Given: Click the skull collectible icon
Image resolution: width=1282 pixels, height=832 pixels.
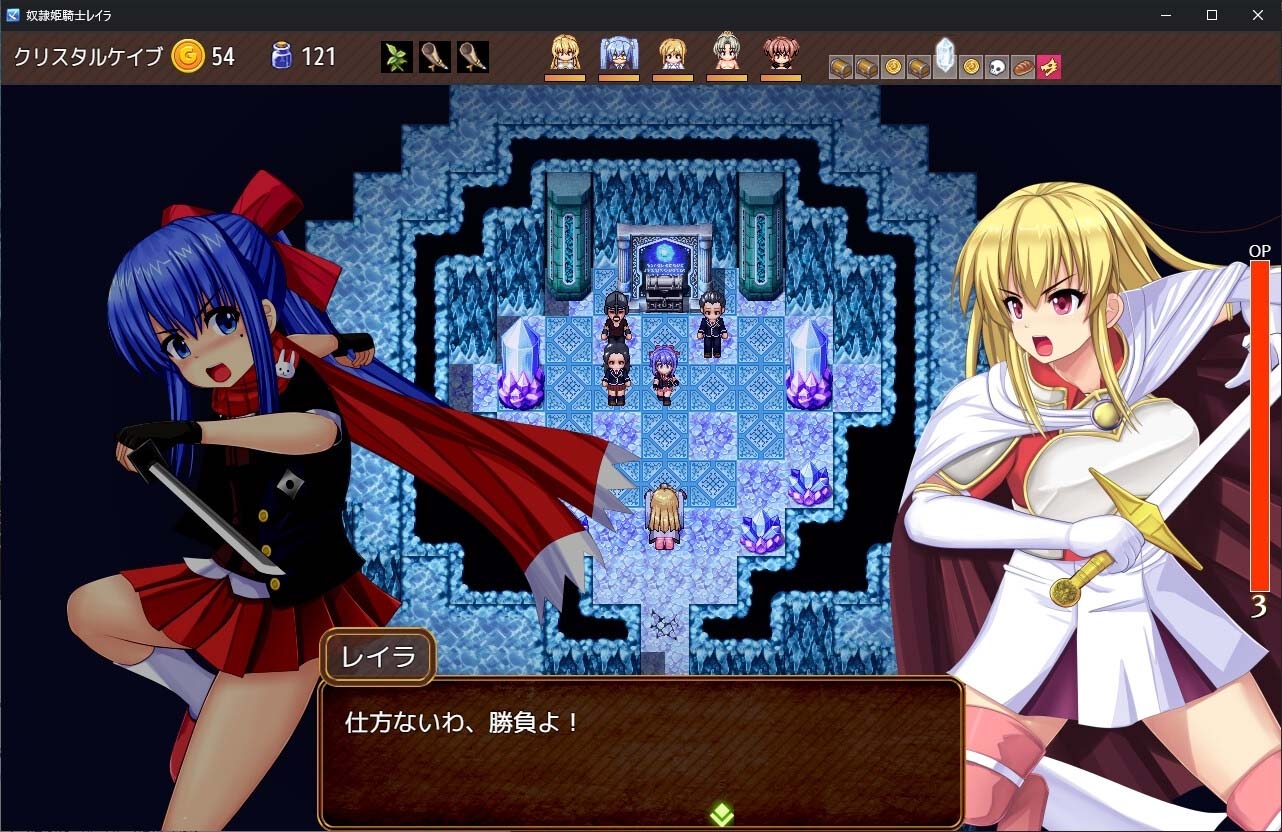Looking at the screenshot, I should pyautogui.click(x=995, y=65).
